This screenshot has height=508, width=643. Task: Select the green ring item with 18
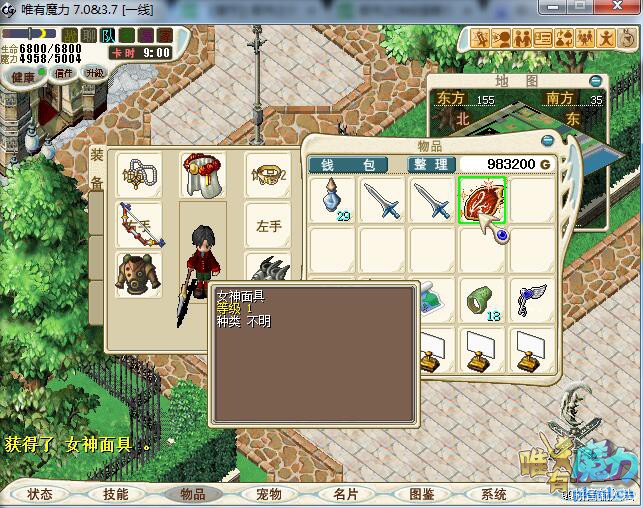point(482,297)
